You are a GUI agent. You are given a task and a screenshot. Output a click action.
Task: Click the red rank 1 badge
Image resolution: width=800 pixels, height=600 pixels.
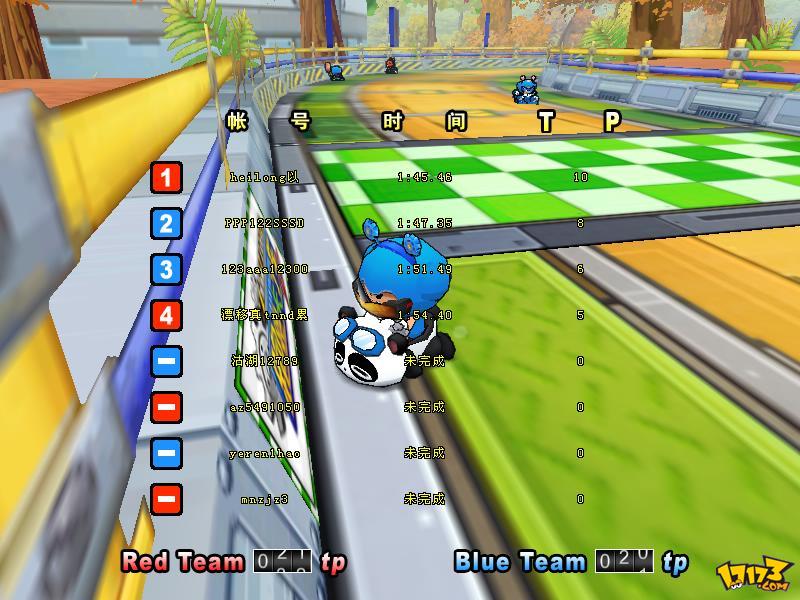pos(166,178)
